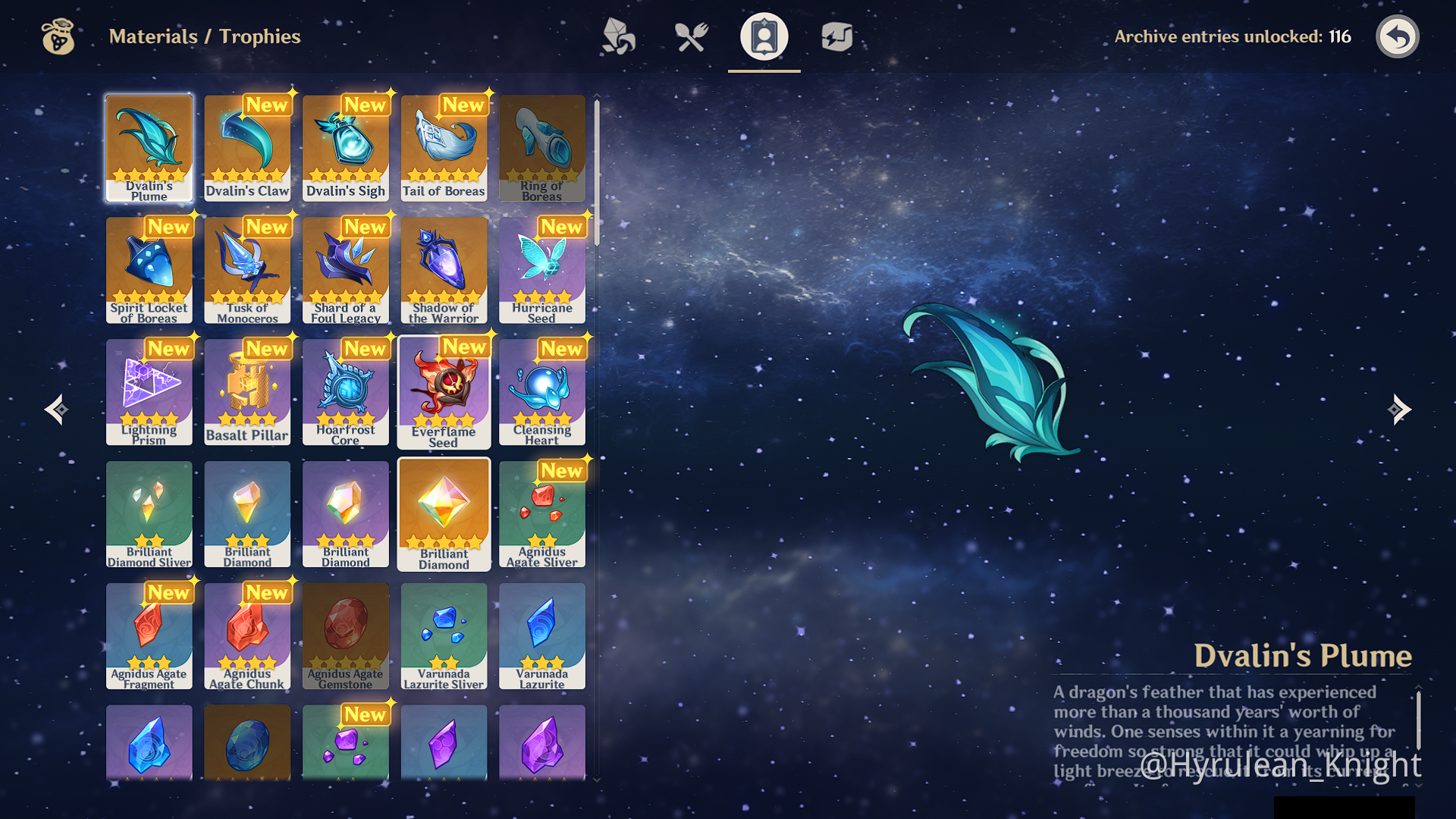View the Agnidus Agate Gemstone entry
Image resolution: width=1456 pixels, height=819 pixels.
coord(346,636)
